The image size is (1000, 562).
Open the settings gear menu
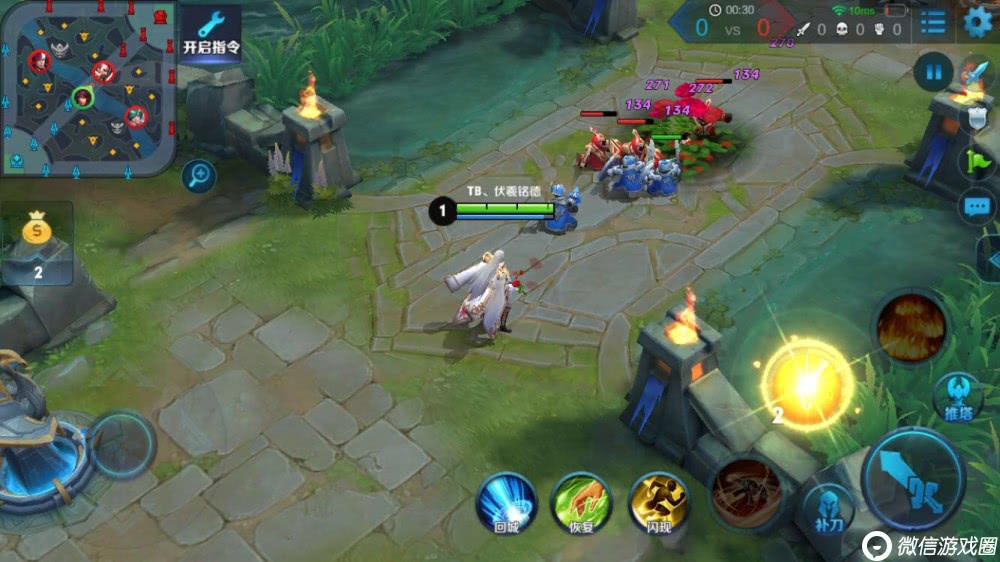tap(978, 21)
